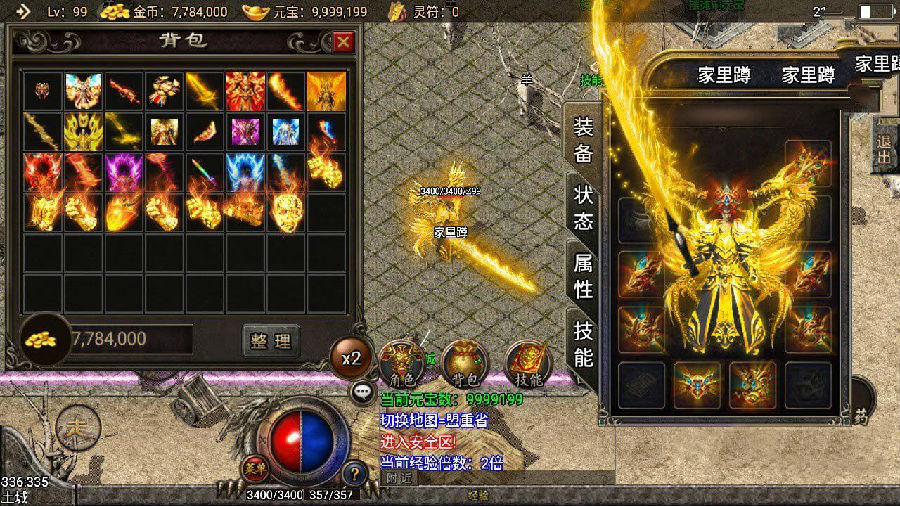Image resolution: width=900 pixels, height=506 pixels.
Task: Toggle the x2 speed button
Action: 351,358
